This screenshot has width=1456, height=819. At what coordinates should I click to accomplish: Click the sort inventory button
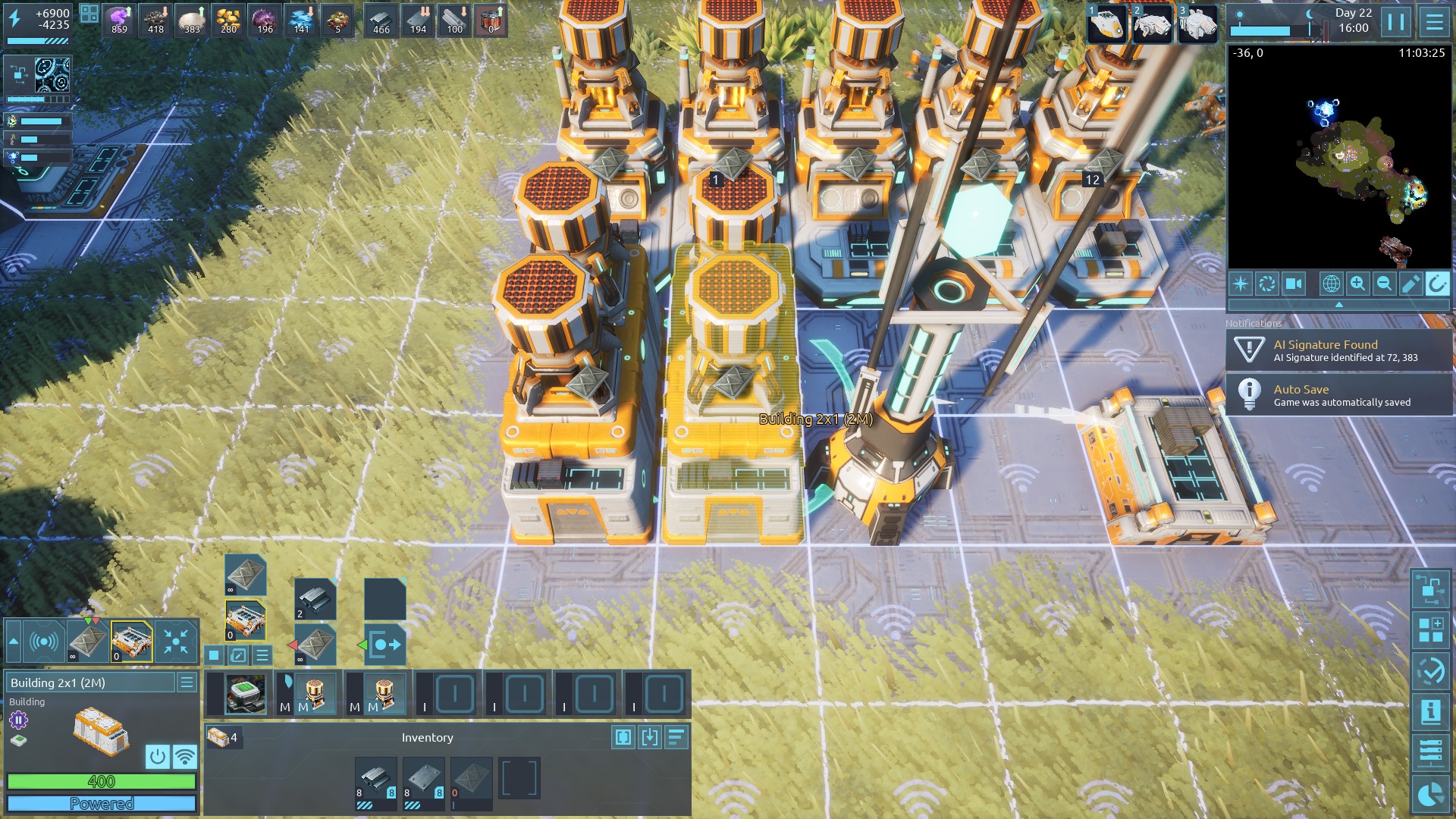676,737
